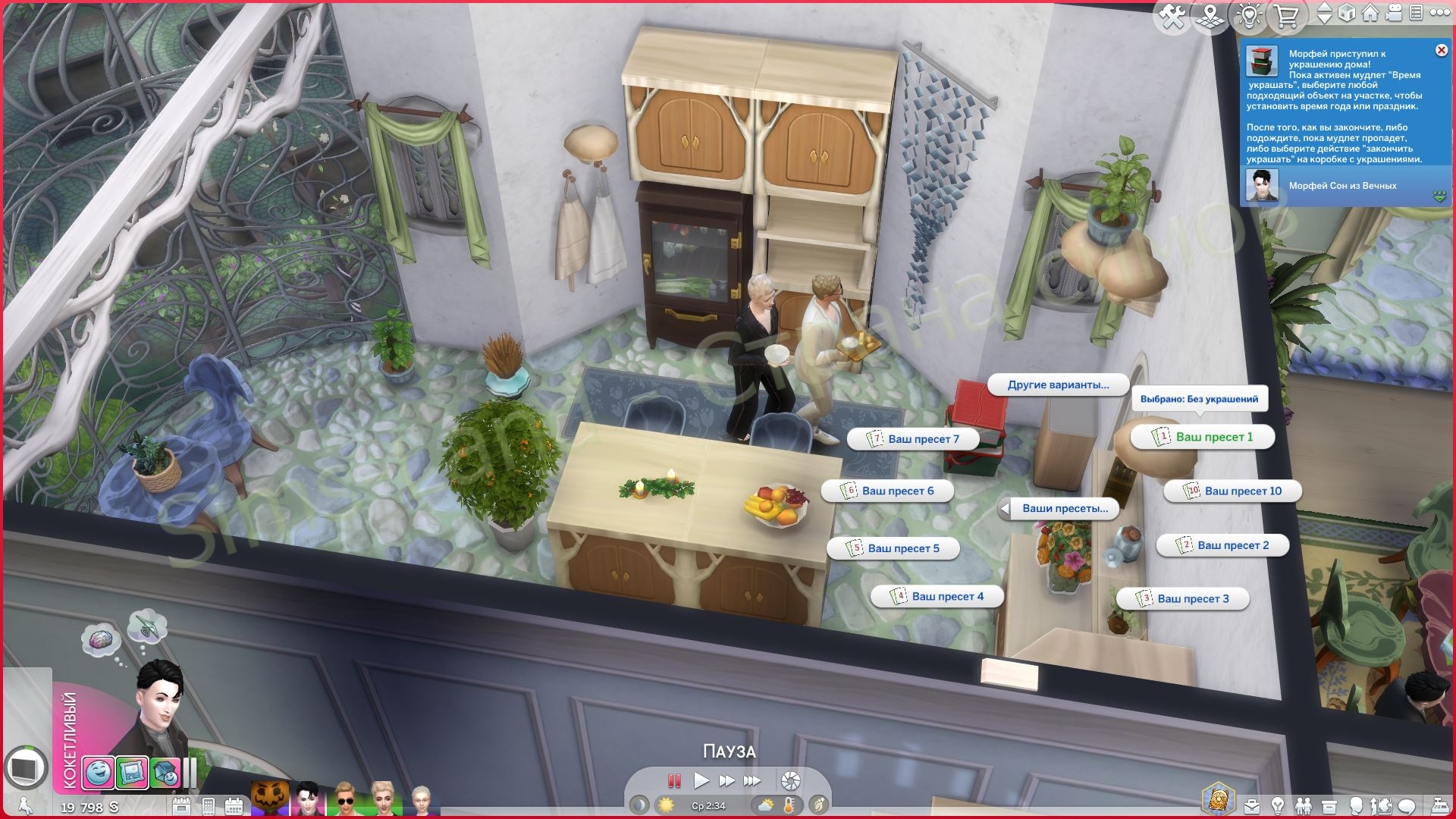Image resolution: width=1456 pixels, height=819 pixels.
Task: Pick the 'Ваш пресет 10' option
Action: (1232, 491)
